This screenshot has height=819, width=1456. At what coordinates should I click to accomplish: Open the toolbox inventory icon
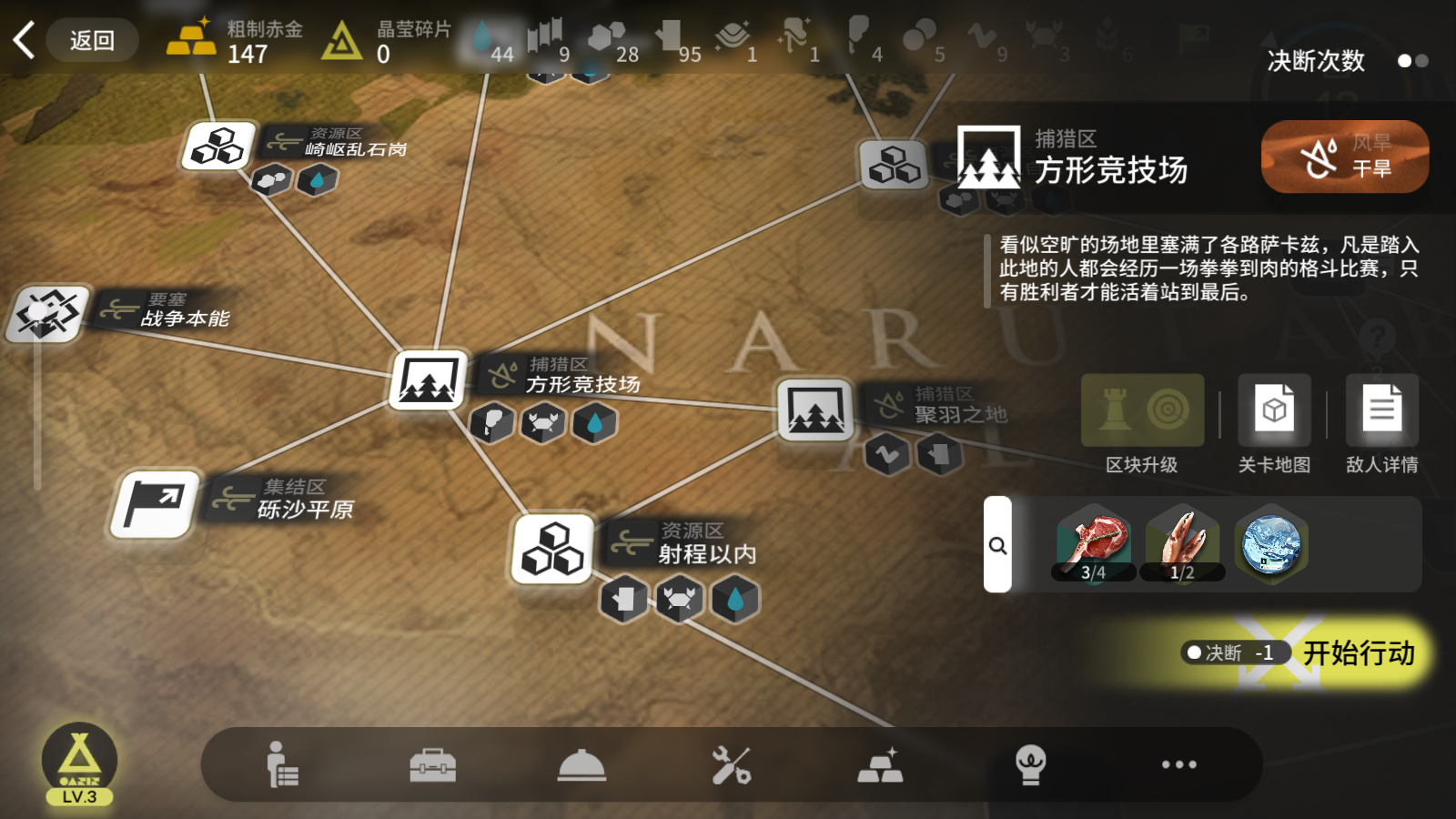(x=433, y=765)
